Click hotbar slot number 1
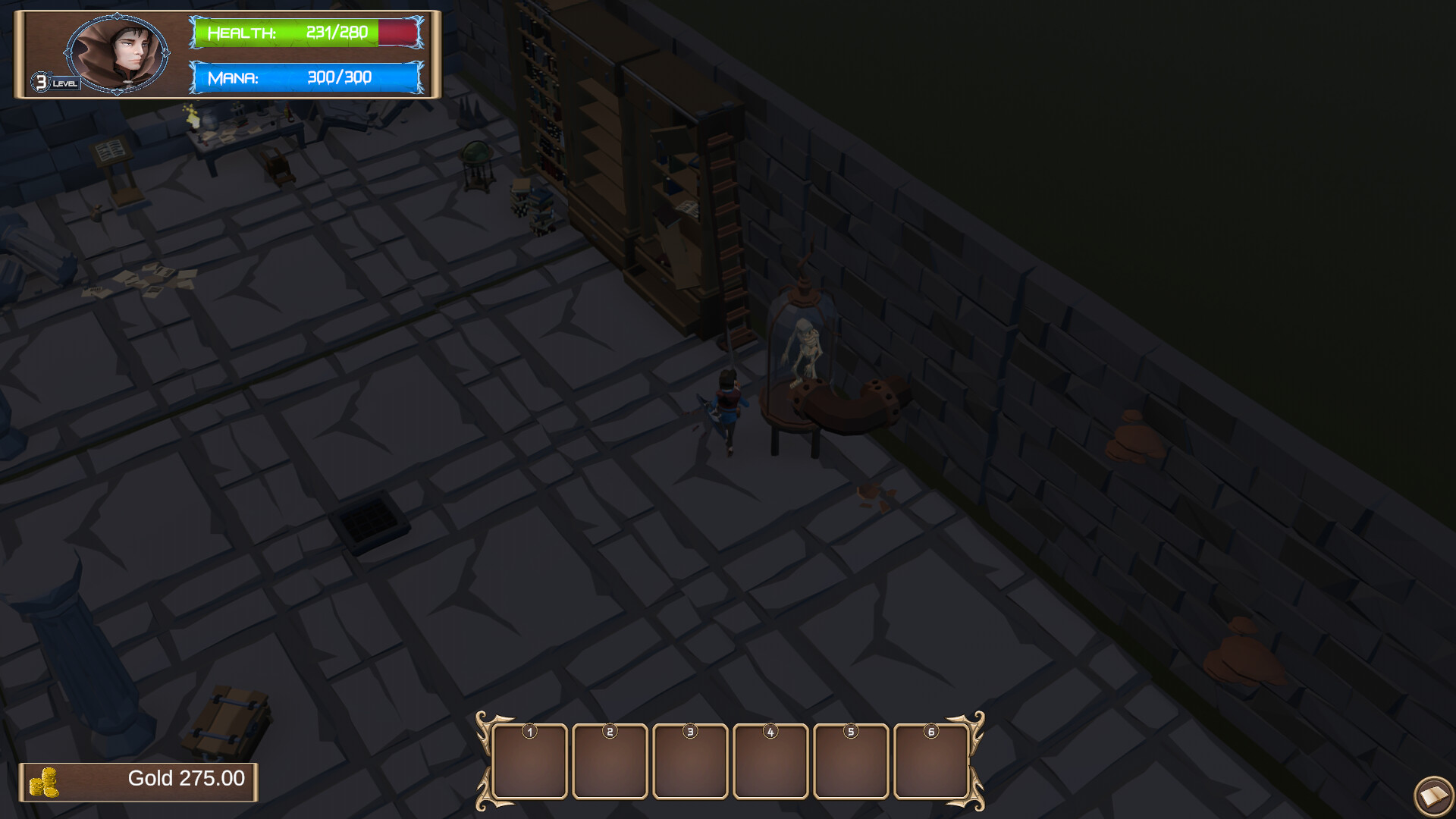The image size is (1456, 819). pos(530,761)
